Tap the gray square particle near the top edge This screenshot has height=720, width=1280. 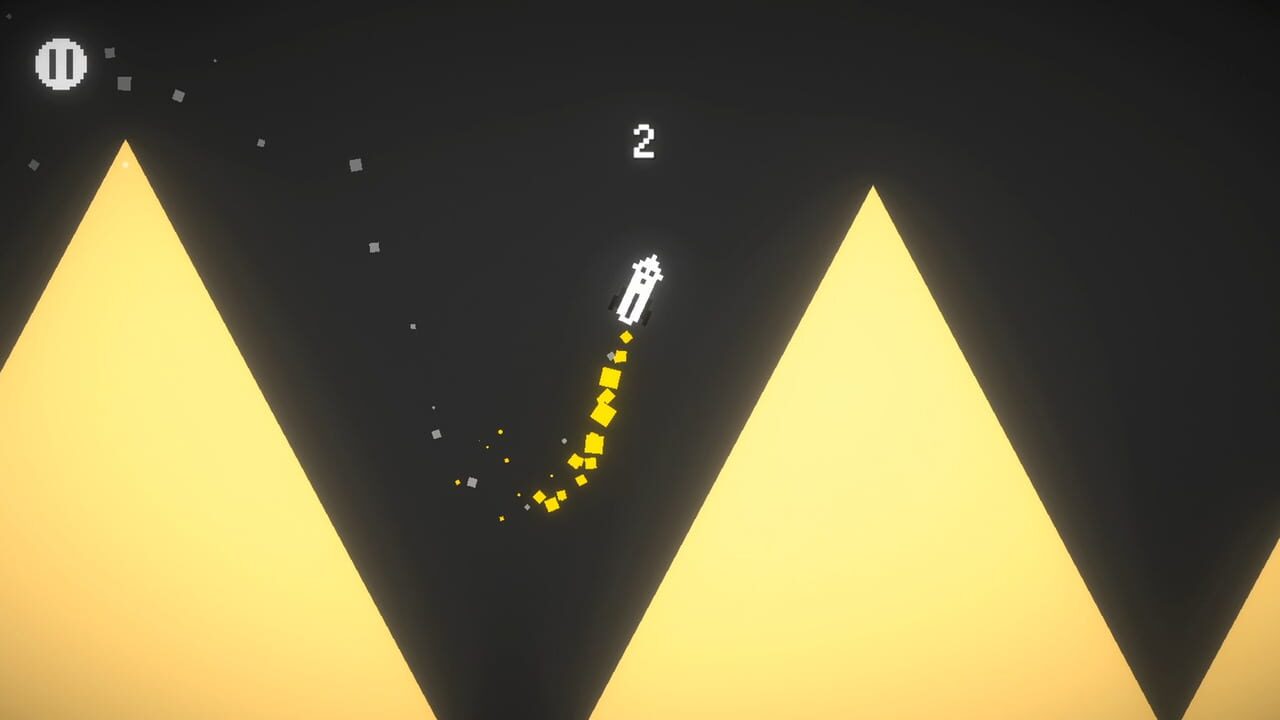(109, 53)
